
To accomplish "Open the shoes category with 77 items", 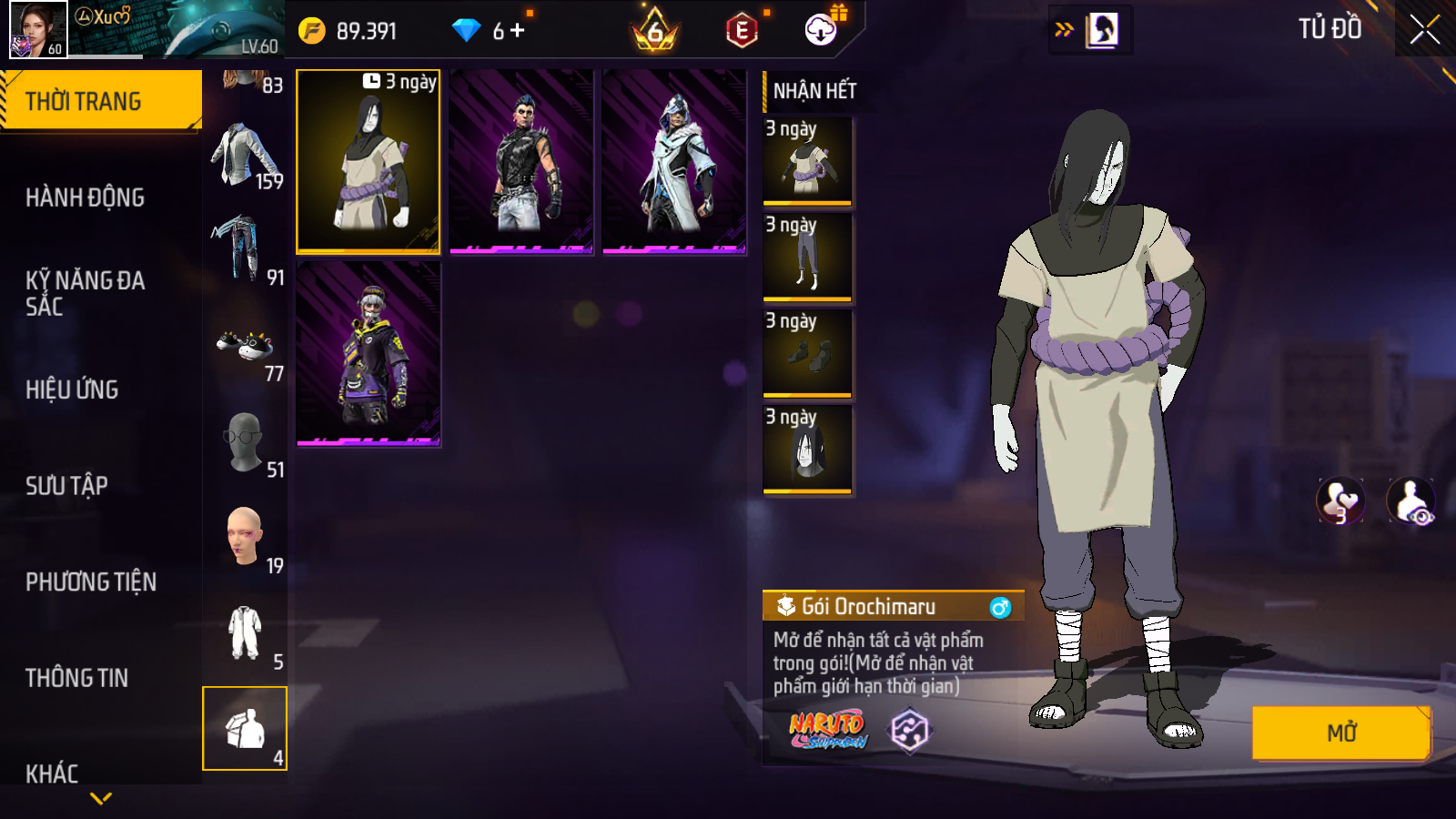I will pyautogui.click(x=245, y=349).
